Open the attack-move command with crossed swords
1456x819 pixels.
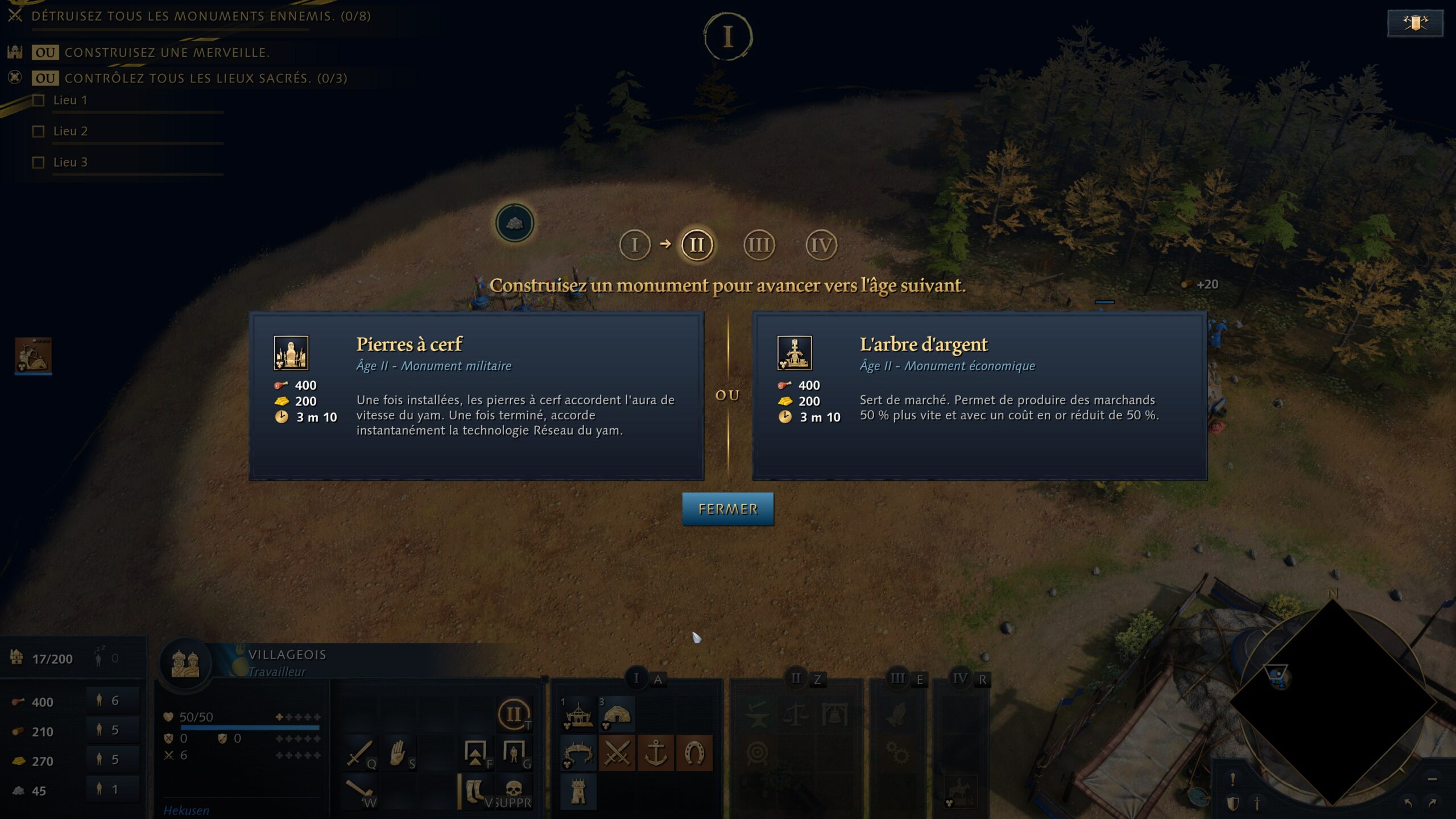tap(618, 754)
